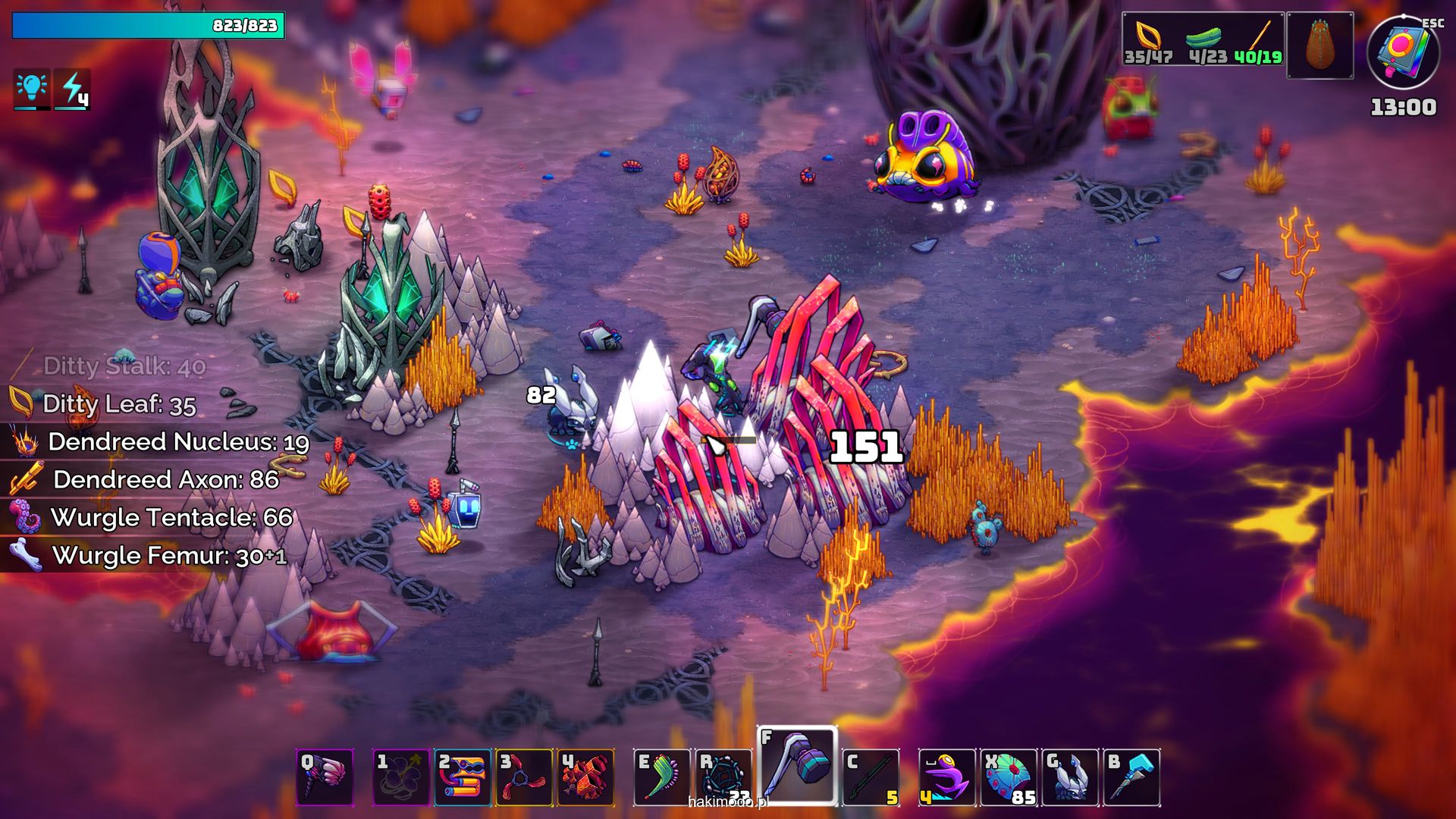The width and height of the screenshot is (1456, 819).
Task: Select the highlighted hammer tool slot
Action: click(x=797, y=766)
